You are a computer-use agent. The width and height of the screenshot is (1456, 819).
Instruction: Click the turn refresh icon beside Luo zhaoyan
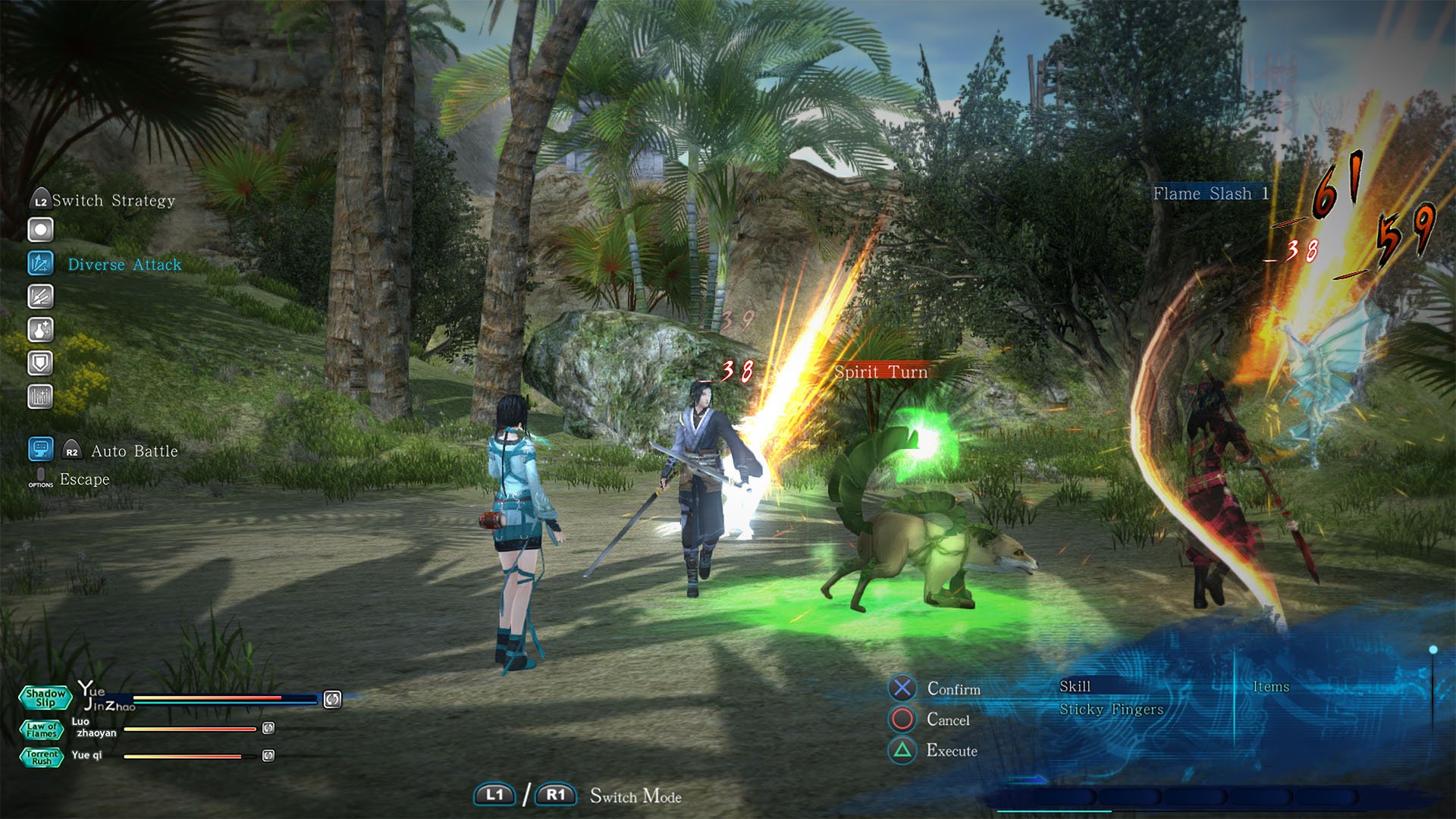(x=267, y=730)
